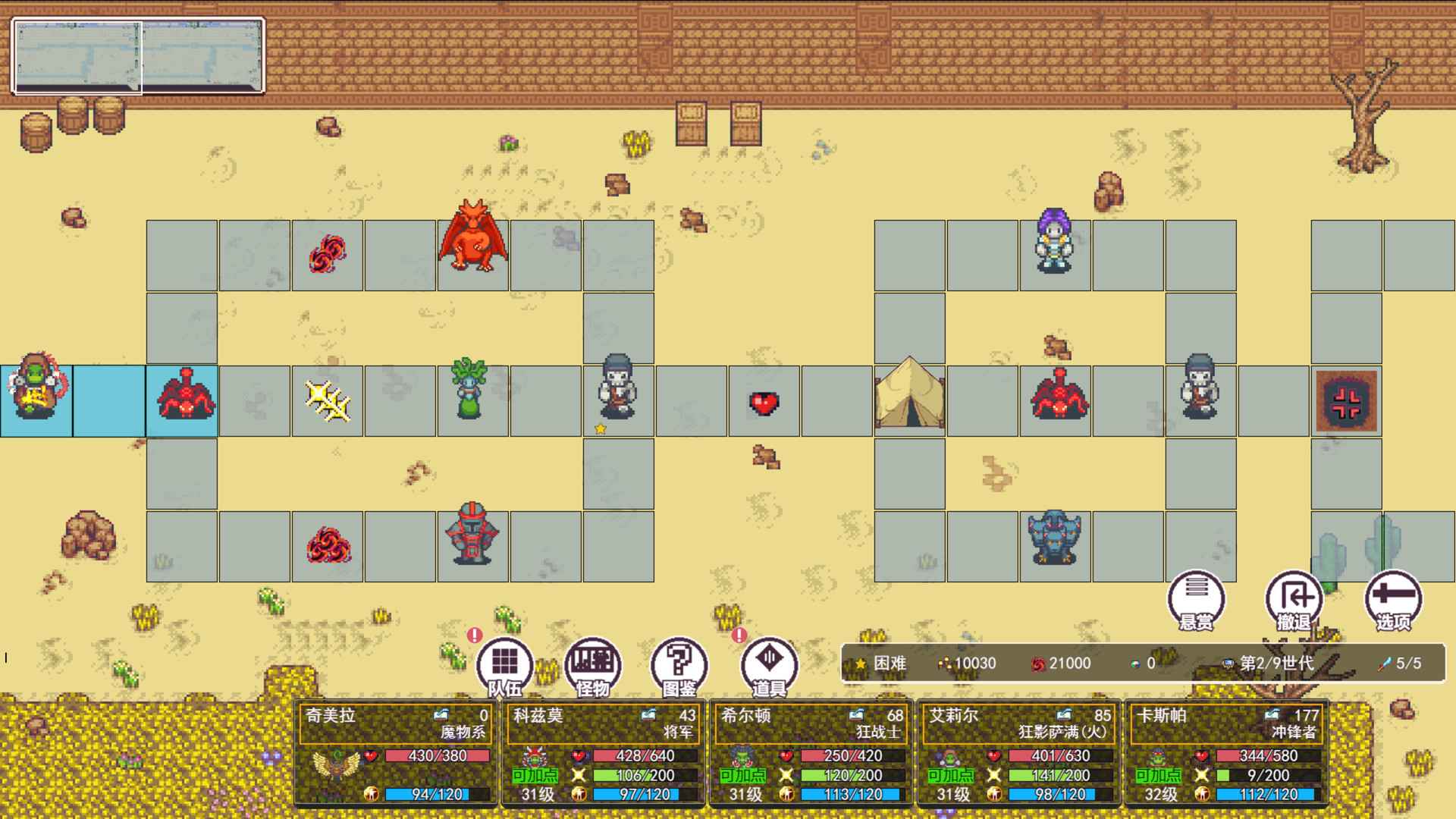Click the 困难 difficulty star icon
1456x819 pixels.
click(861, 663)
